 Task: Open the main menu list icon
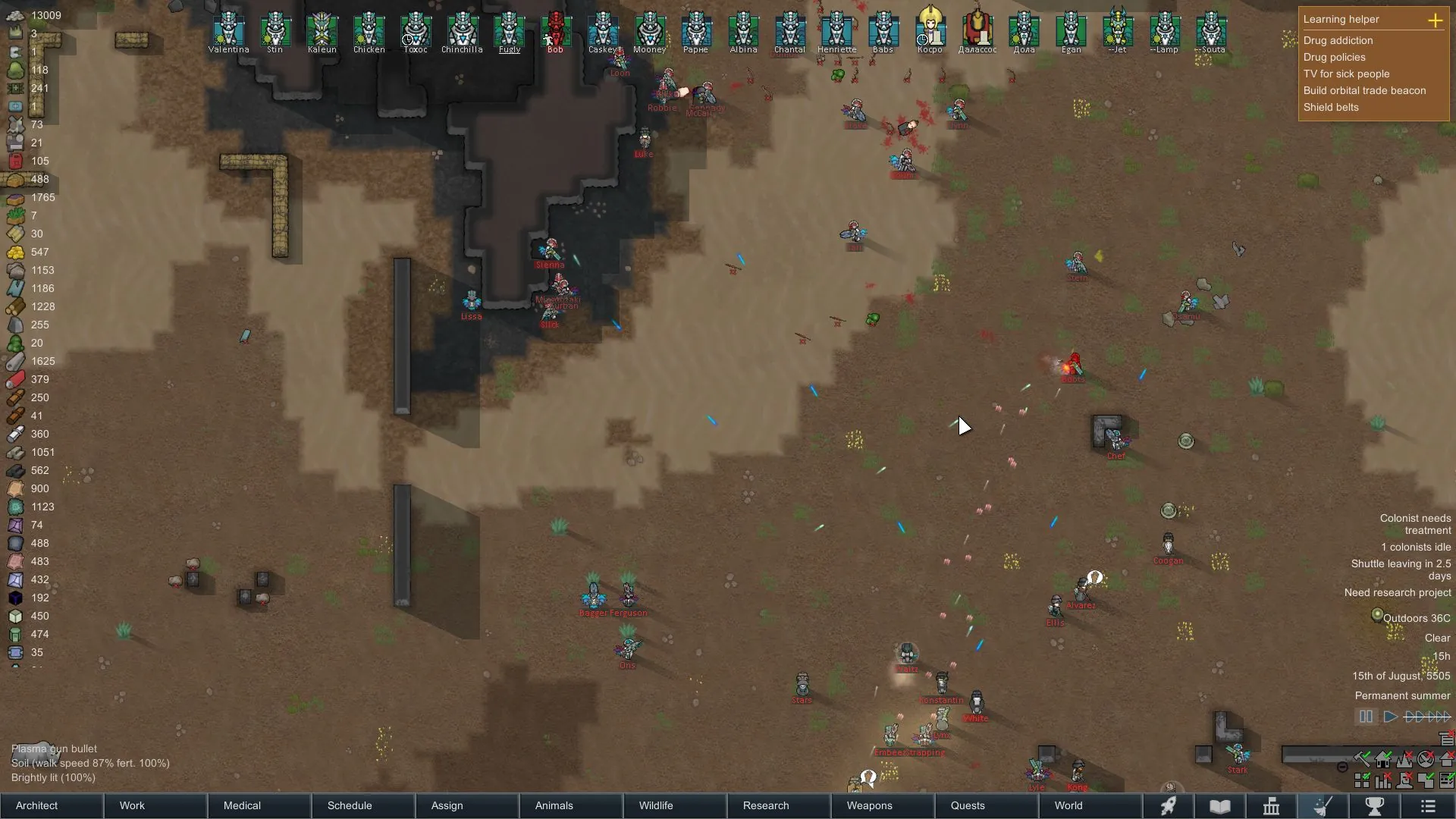tap(1428, 805)
